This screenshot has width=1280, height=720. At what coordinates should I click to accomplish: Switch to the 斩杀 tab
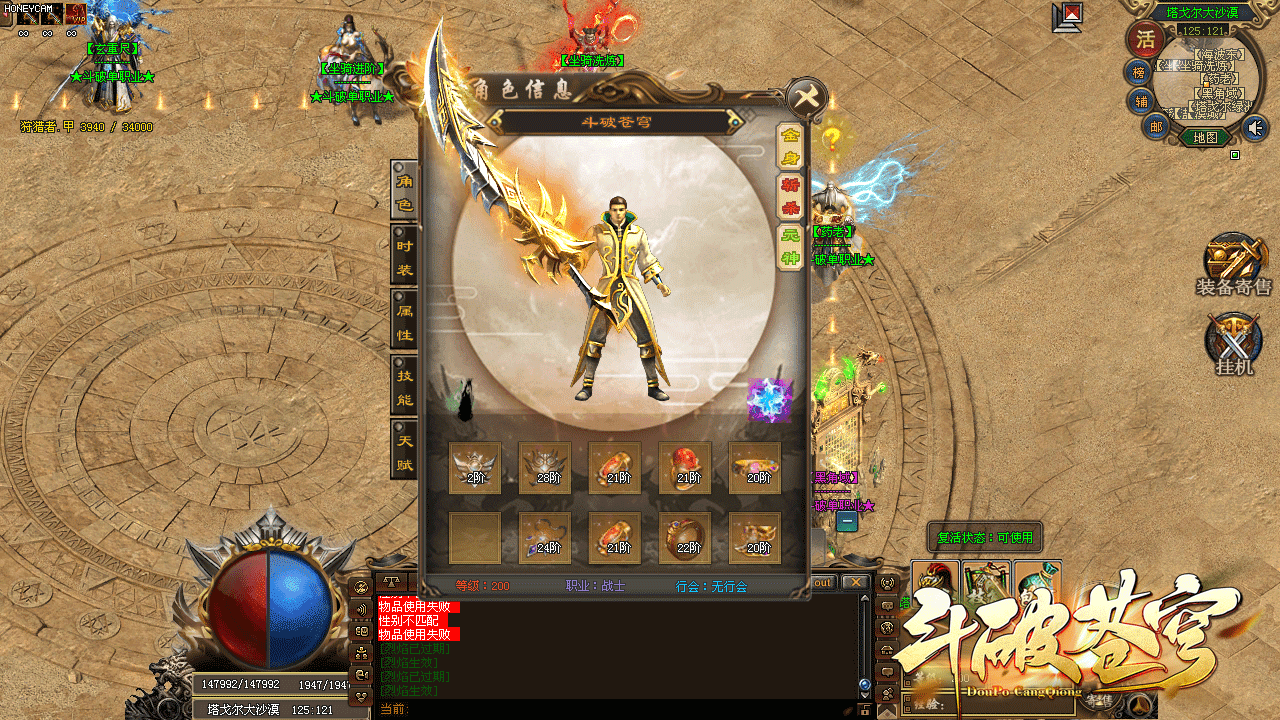click(x=790, y=197)
